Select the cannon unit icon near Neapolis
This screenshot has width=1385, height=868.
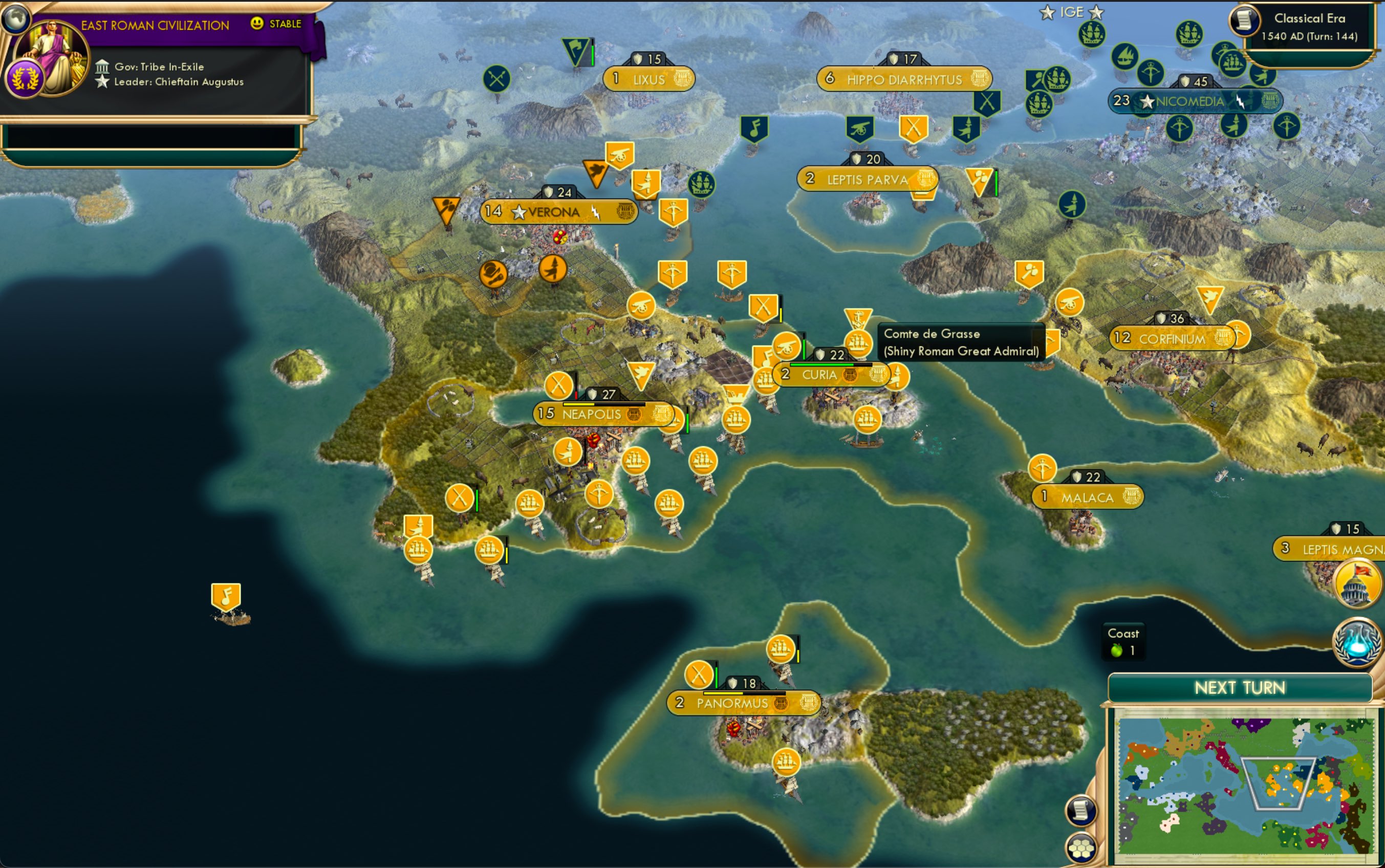click(641, 306)
